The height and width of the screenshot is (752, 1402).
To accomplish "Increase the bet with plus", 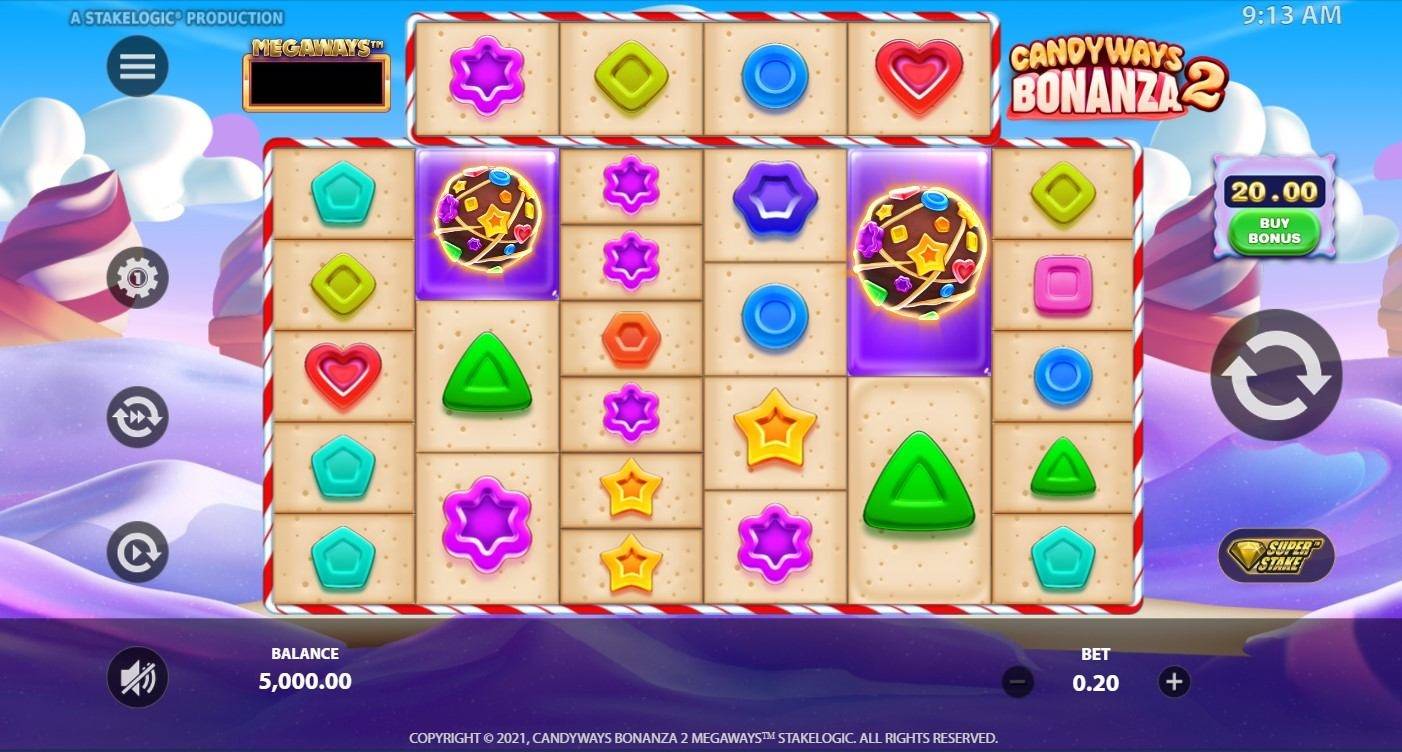I will [1173, 682].
